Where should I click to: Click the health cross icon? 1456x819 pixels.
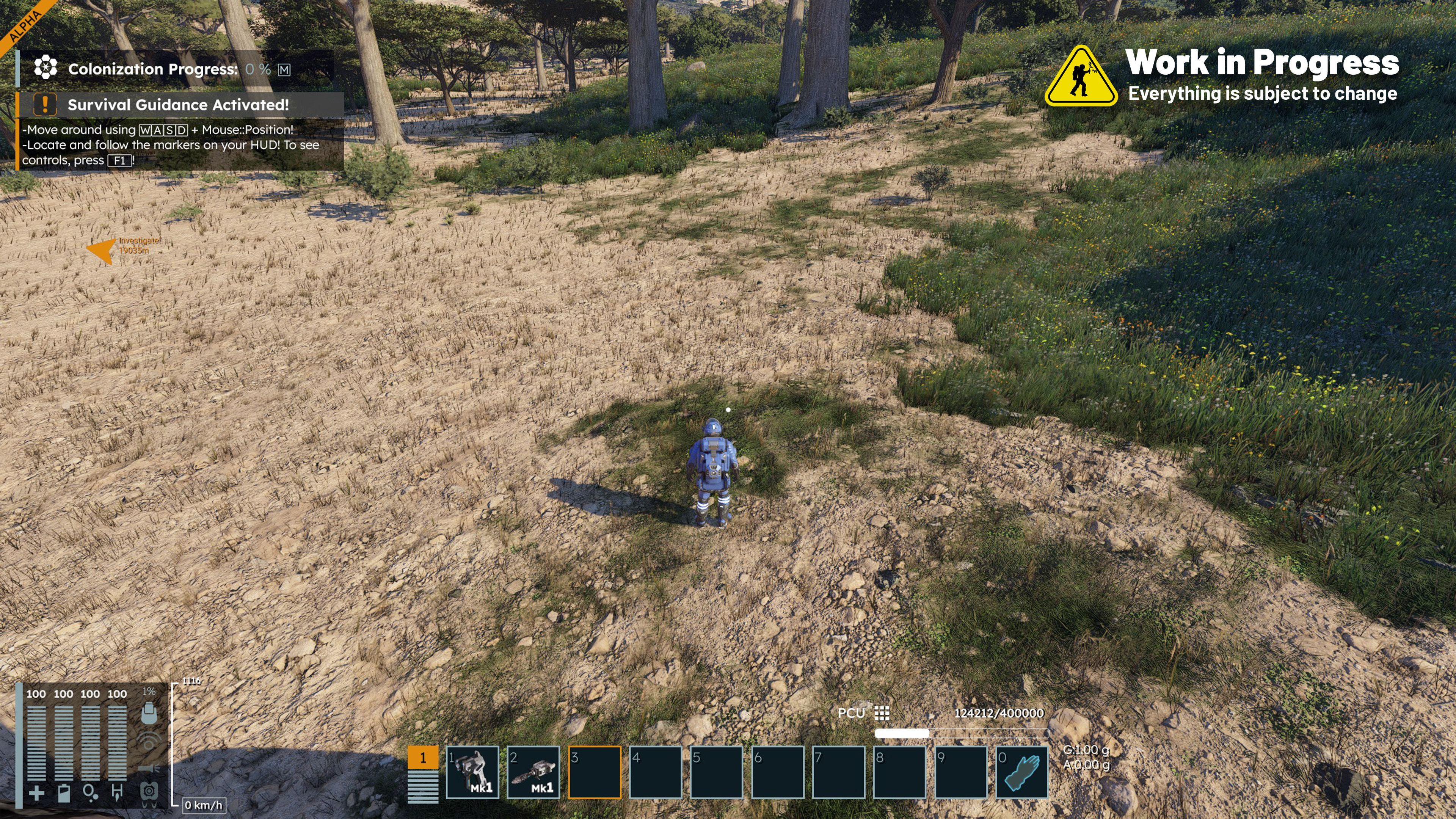pos(36,794)
